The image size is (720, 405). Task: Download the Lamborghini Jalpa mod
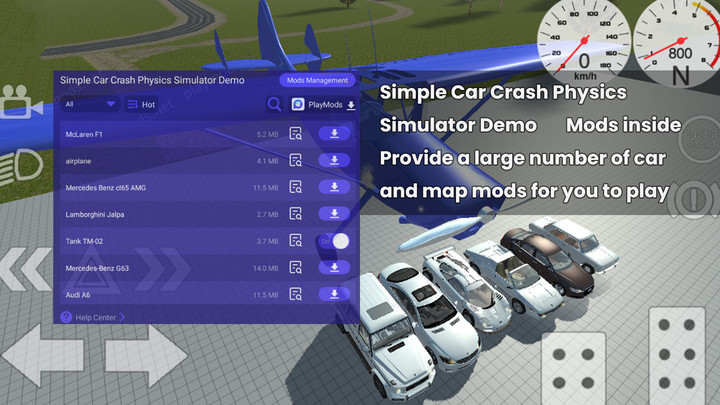point(333,214)
